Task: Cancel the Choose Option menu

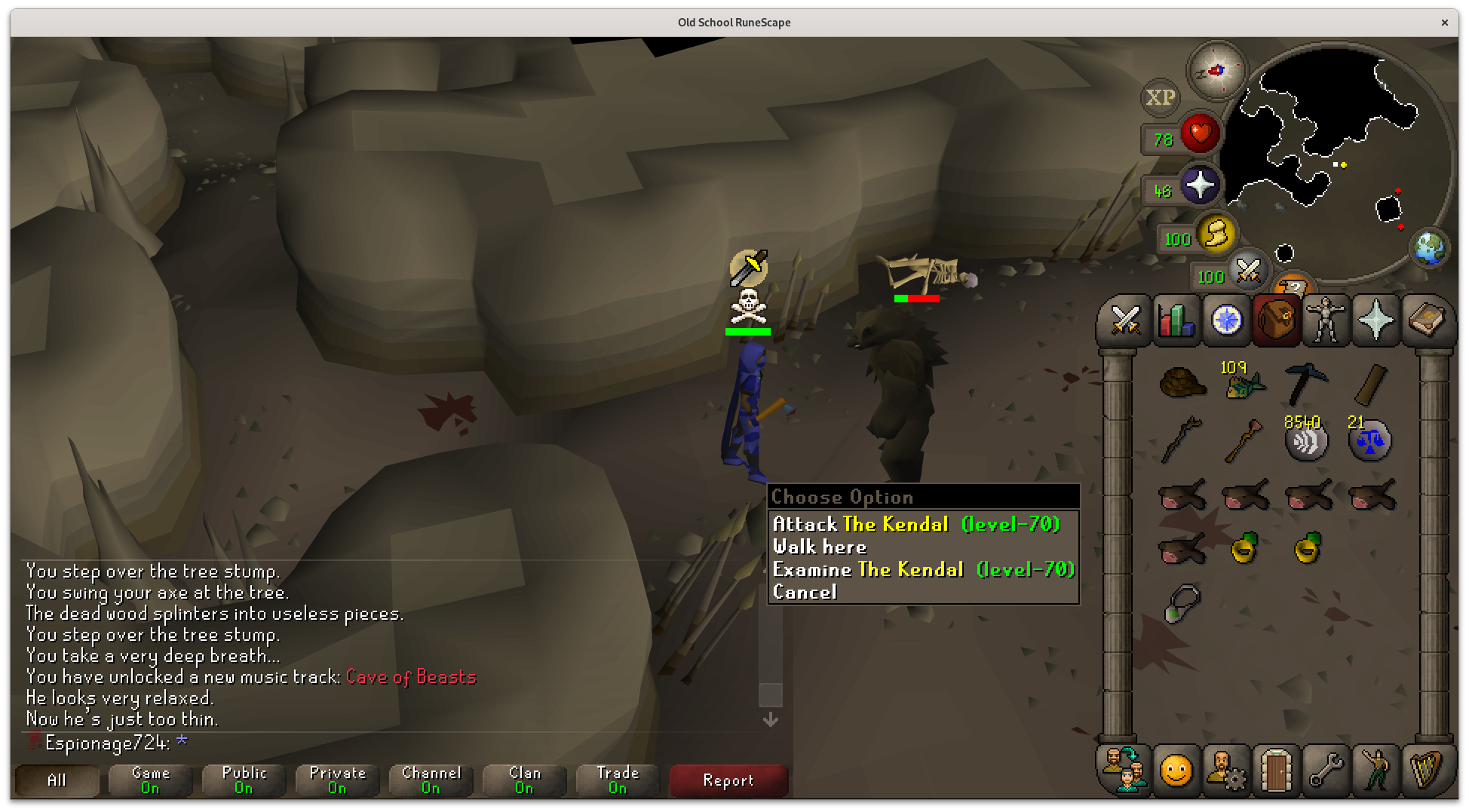Action: click(805, 592)
